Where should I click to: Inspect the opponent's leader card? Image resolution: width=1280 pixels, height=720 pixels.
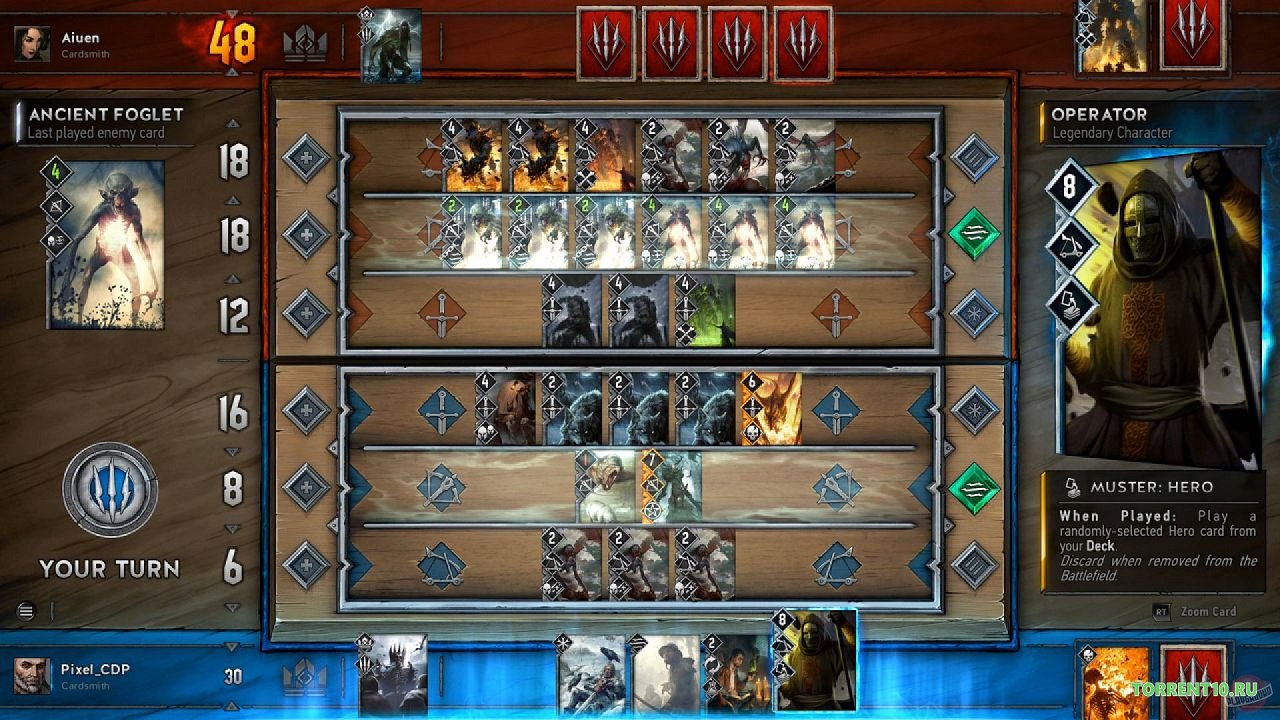coord(391,45)
